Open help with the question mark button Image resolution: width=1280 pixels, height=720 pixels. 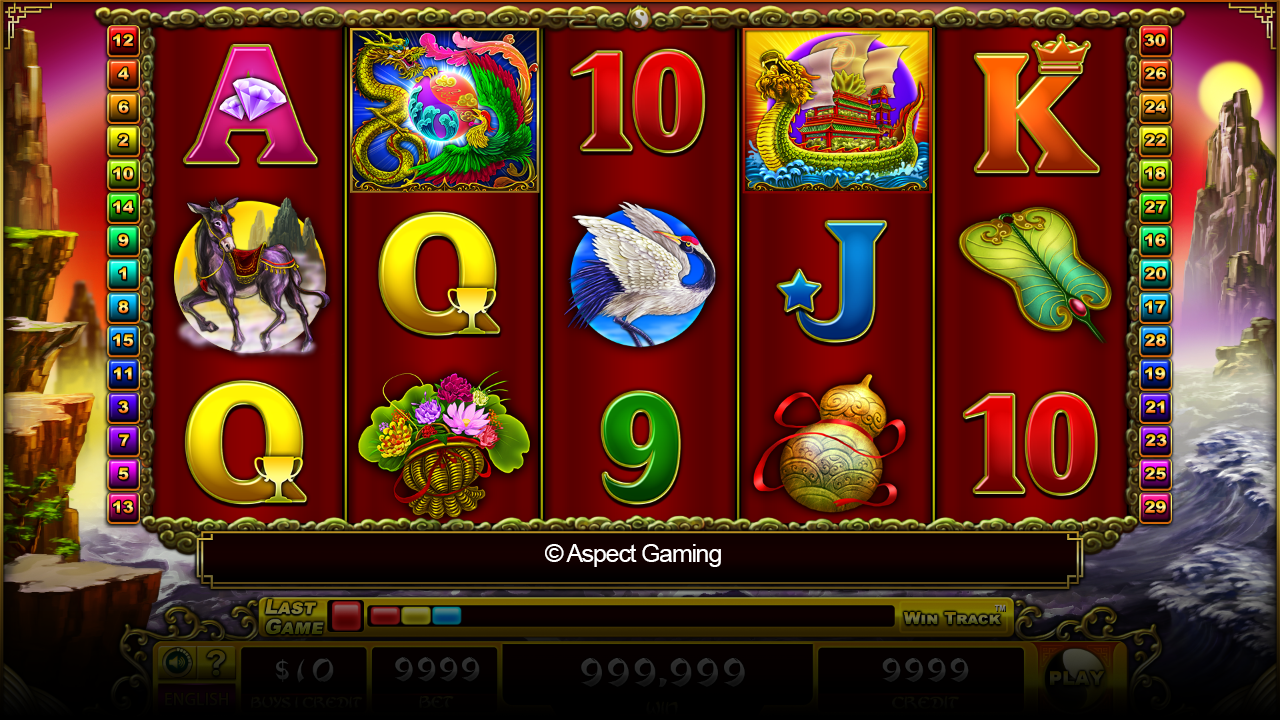(x=215, y=662)
